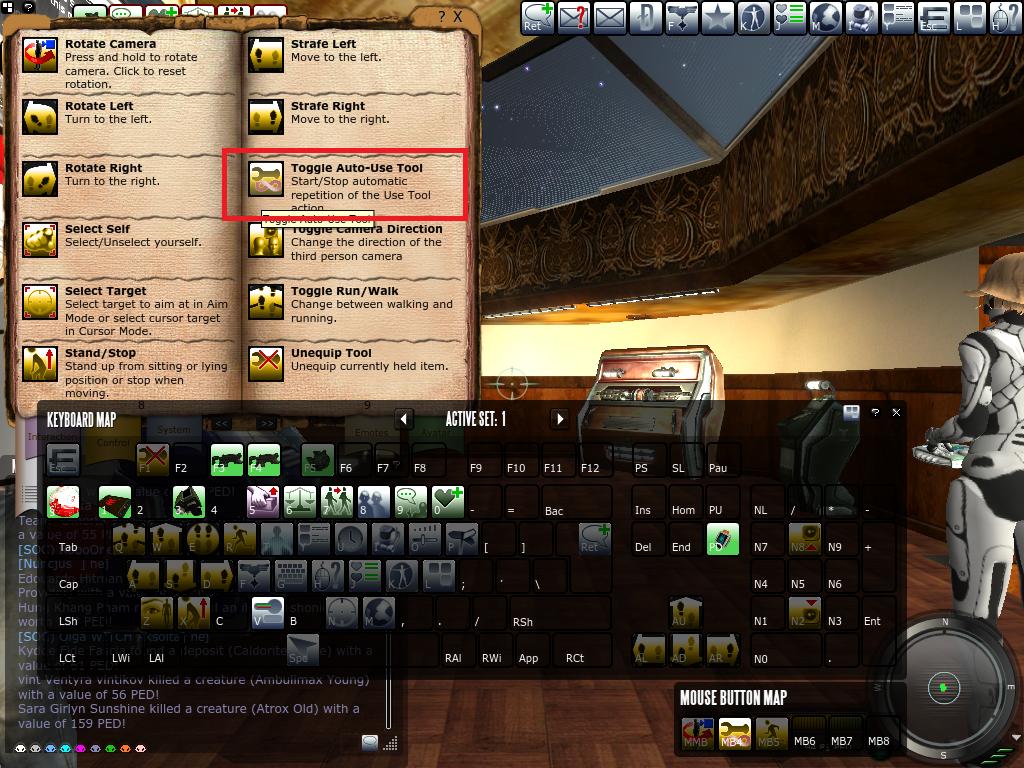This screenshot has width=1024, height=768.
Task: Open help for the Keyboard Map window
Action: pyautogui.click(x=875, y=412)
